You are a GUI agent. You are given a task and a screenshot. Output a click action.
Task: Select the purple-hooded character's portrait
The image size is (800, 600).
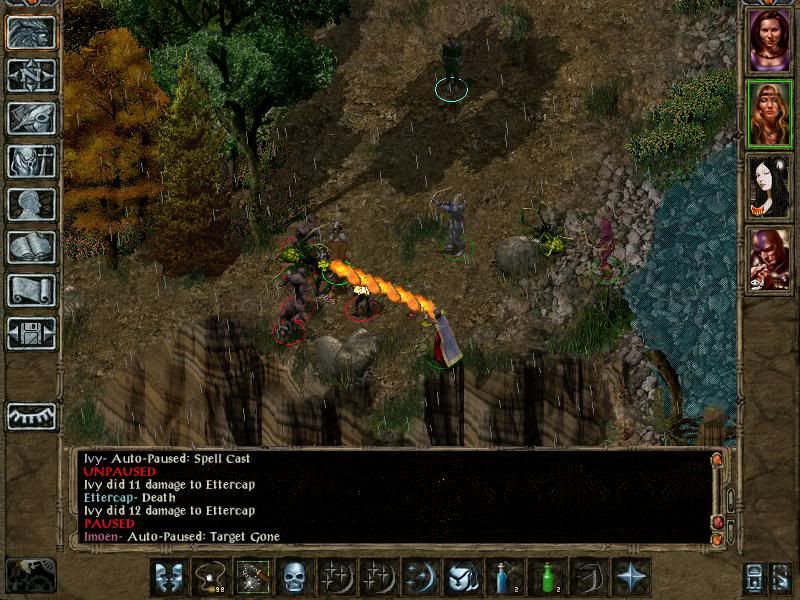(x=769, y=259)
